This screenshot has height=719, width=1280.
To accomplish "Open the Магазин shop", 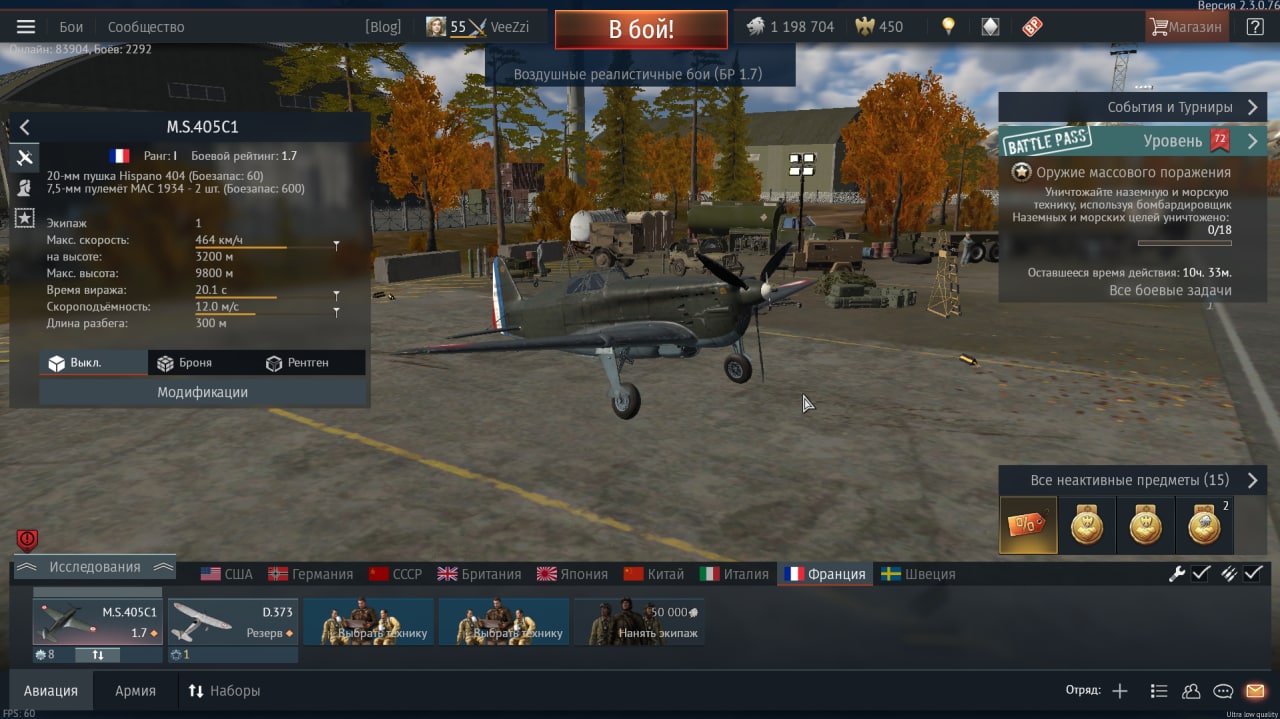I will coord(1187,27).
